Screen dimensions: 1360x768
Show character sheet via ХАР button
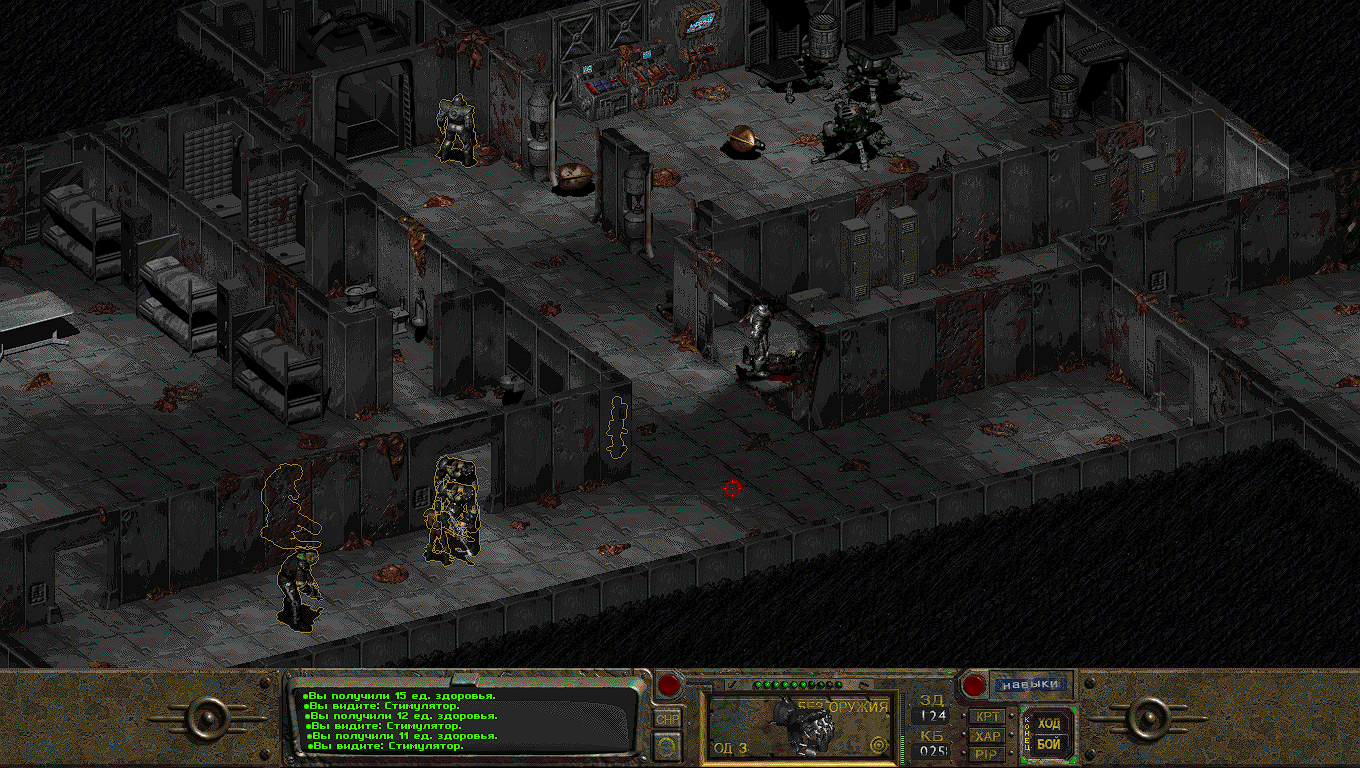pyautogui.click(x=988, y=735)
